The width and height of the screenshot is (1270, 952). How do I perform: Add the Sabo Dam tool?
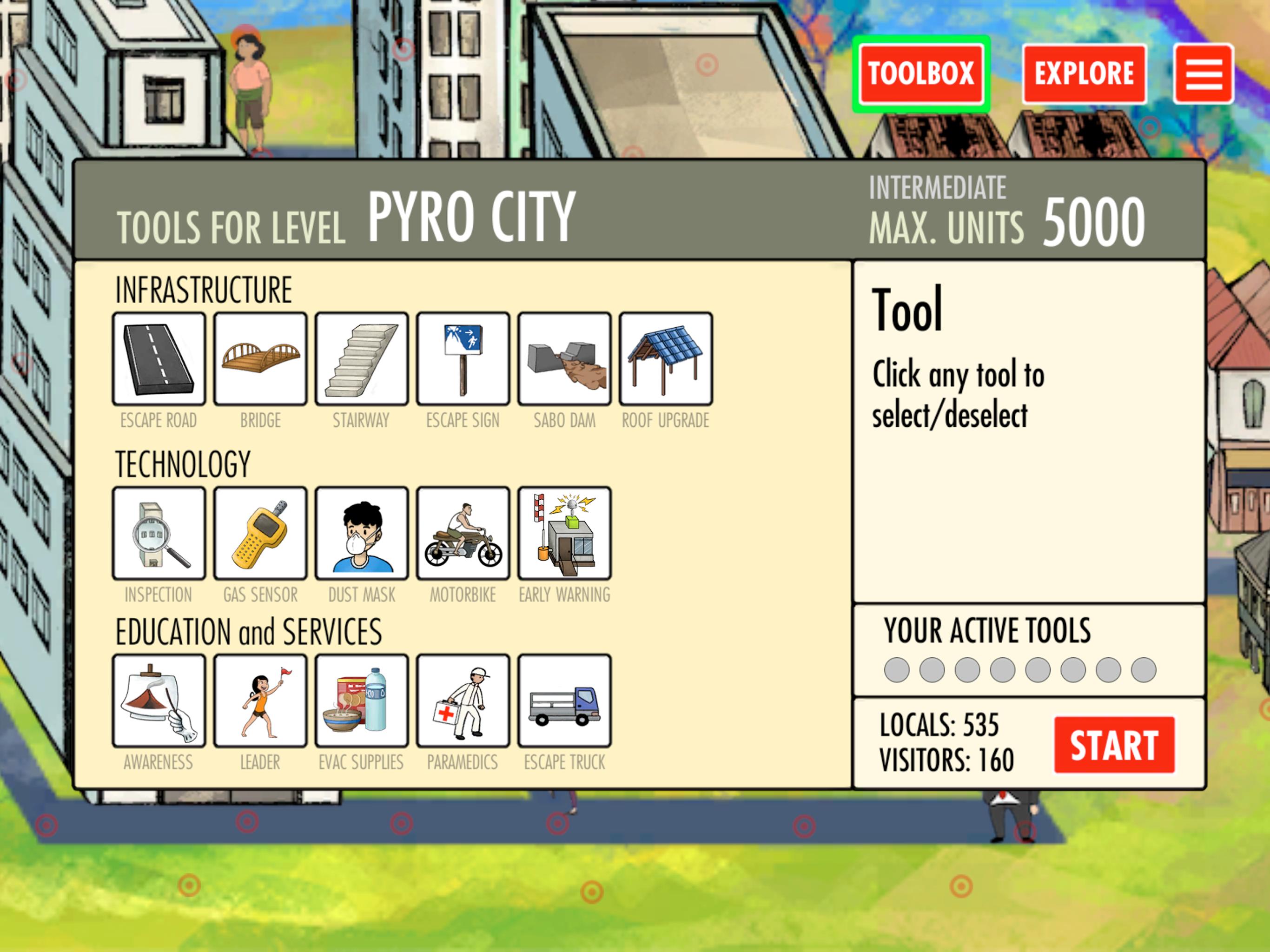(564, 359)
